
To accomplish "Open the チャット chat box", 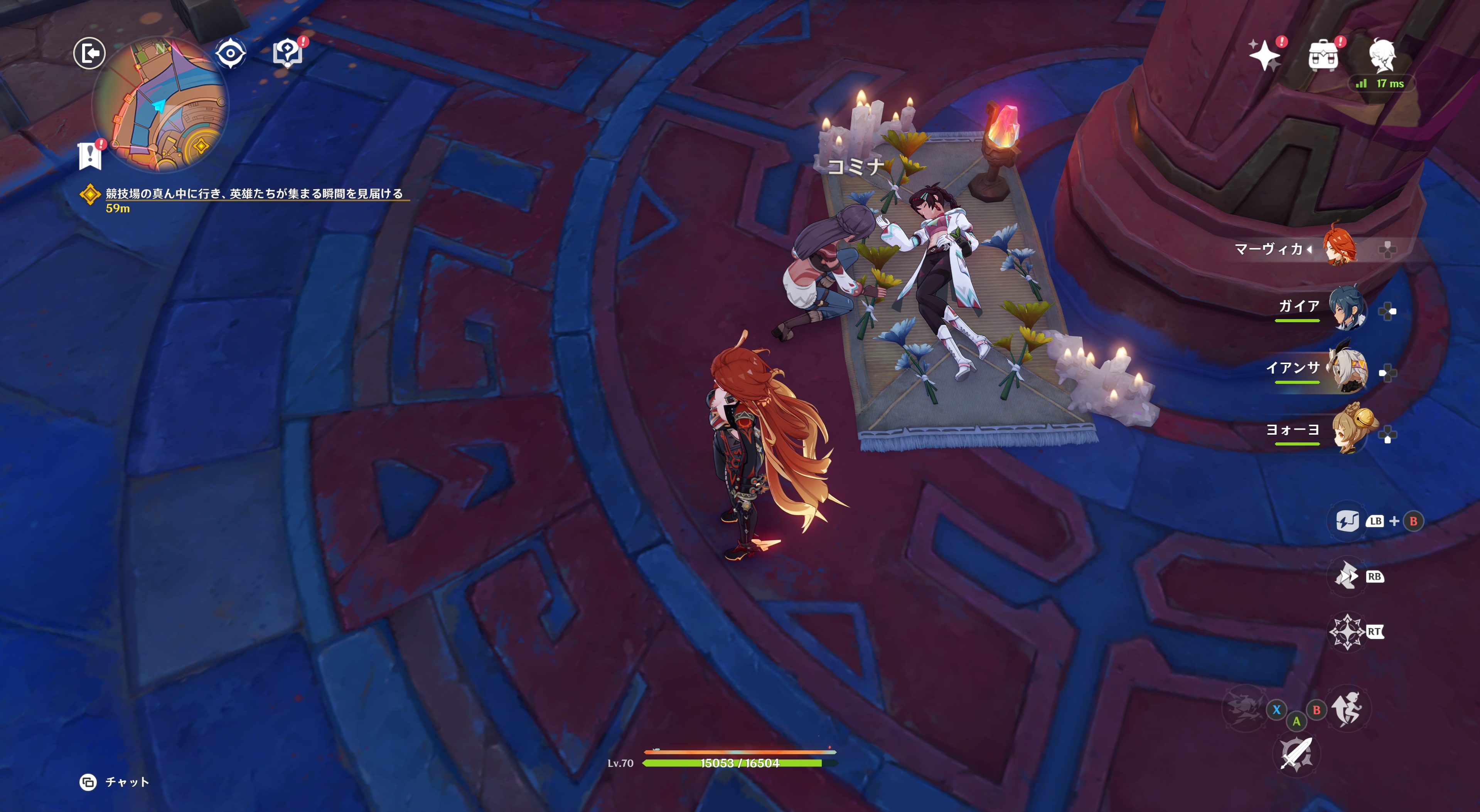I will tap(115, 782).
